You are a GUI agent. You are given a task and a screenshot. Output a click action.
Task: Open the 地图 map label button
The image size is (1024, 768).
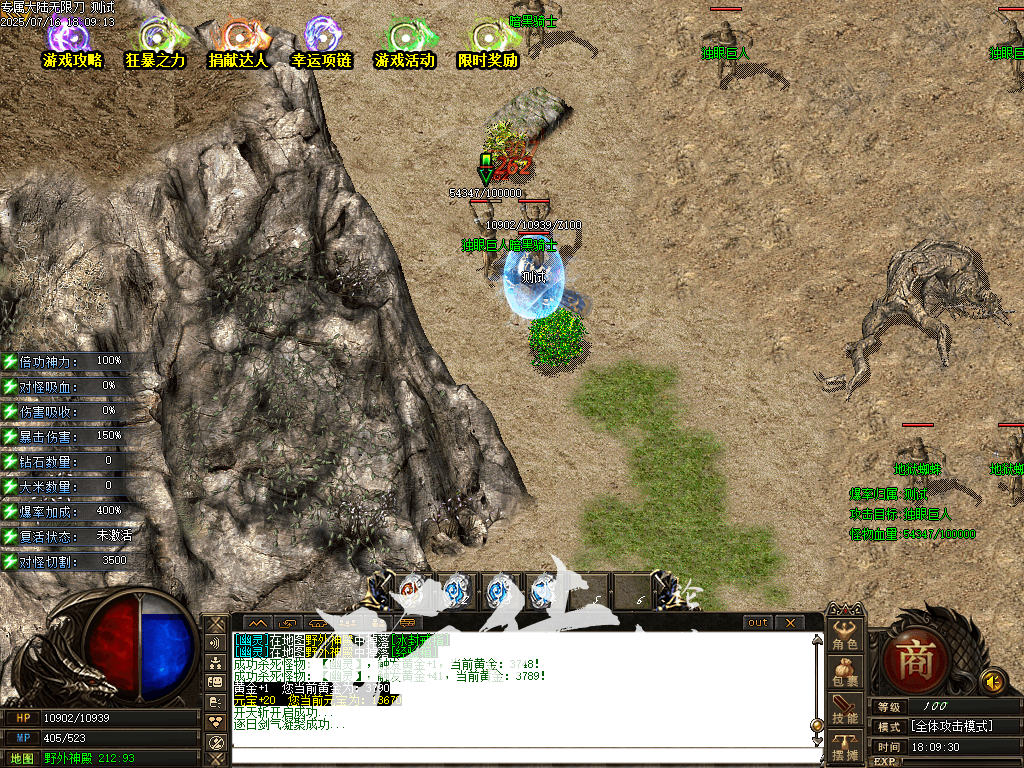click(x=21, y=758)
